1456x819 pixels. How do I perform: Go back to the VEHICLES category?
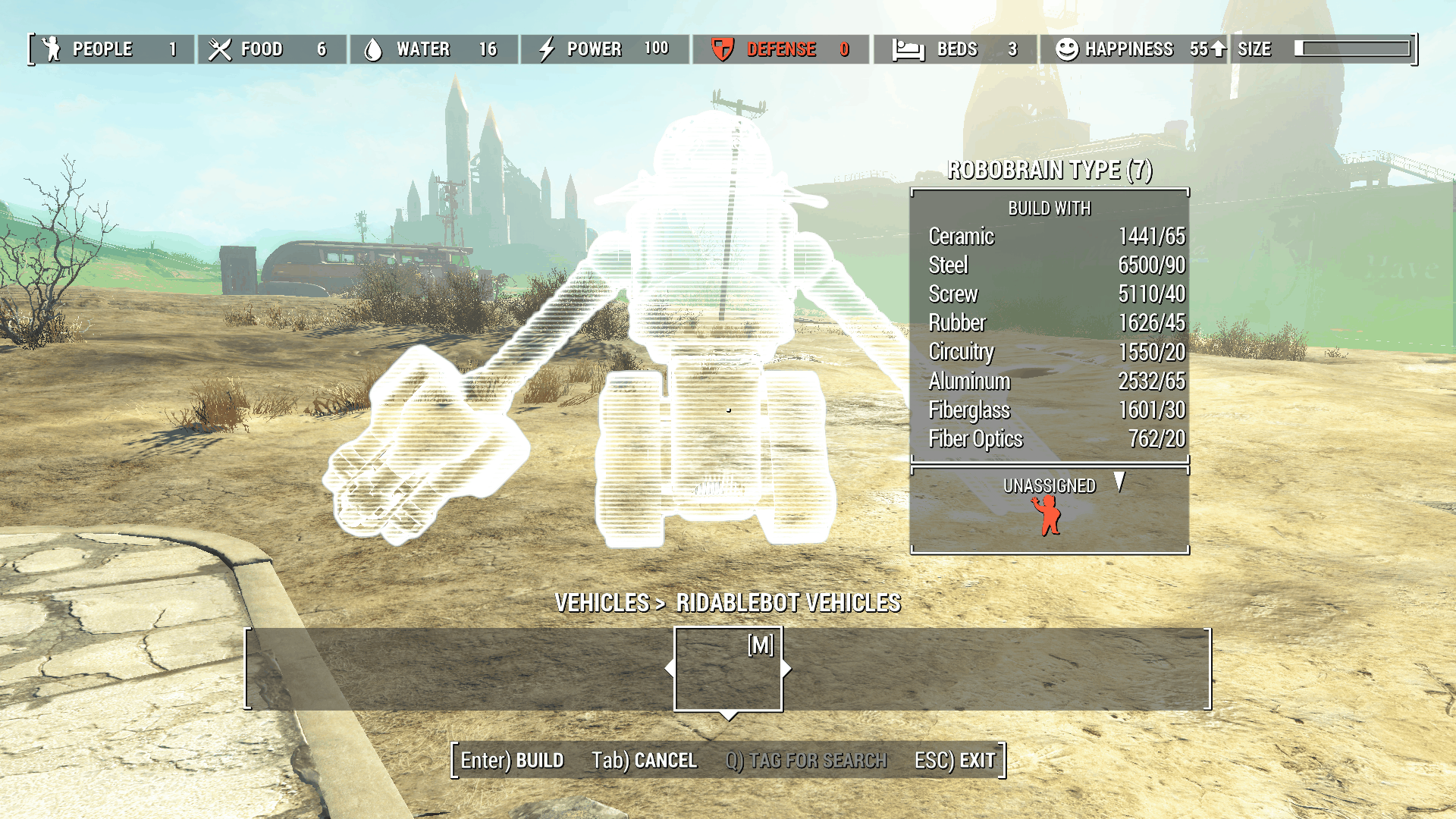[x=601, y=603]
